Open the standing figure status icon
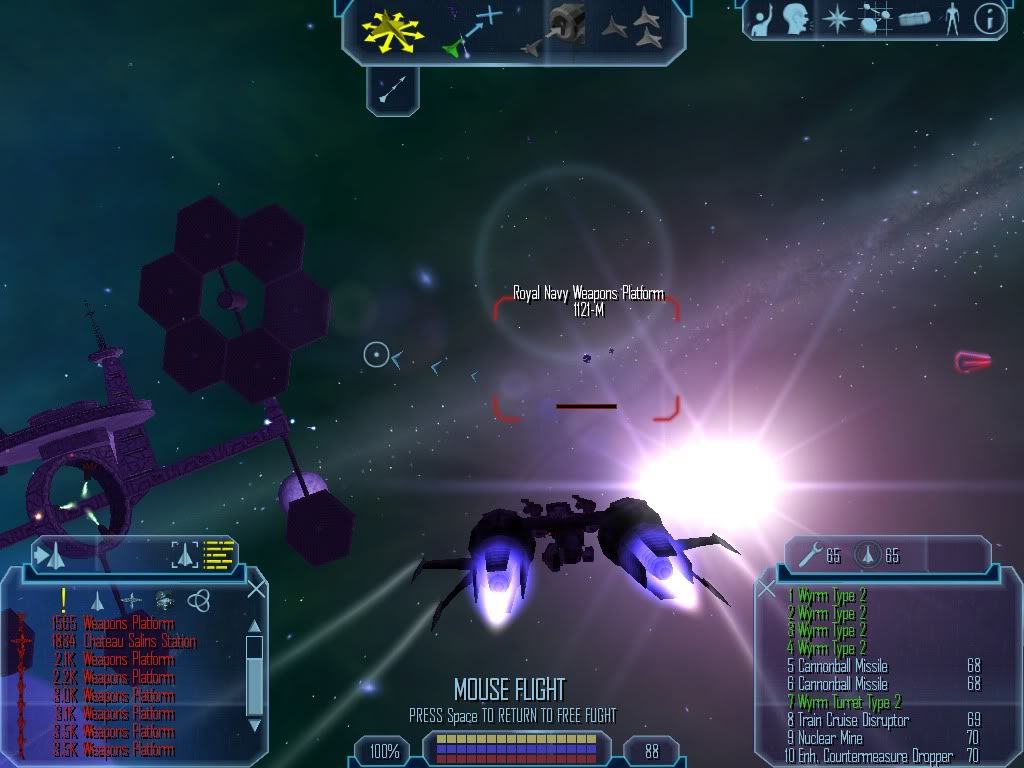 click(950, 18)
